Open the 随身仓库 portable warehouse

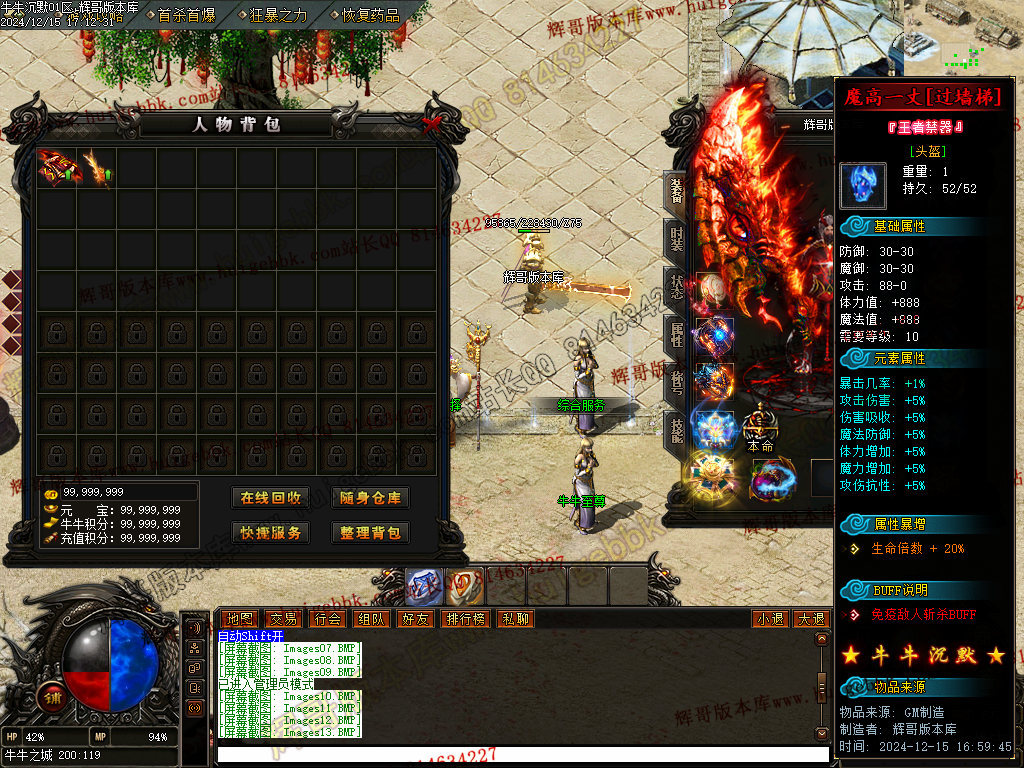[370, 498]
